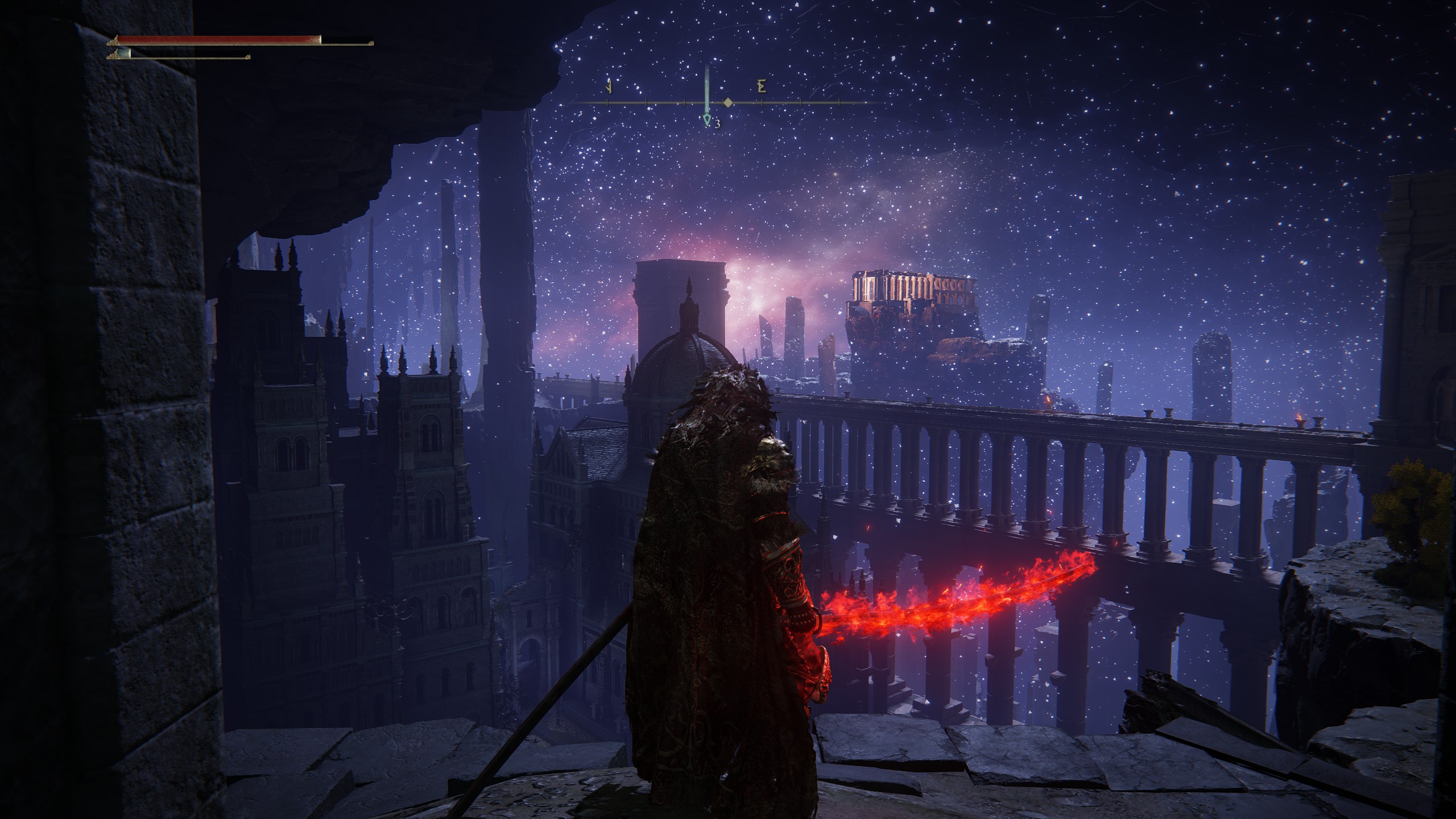
Task: Click the tan diamond compass marker
Action: click(727, 102)
